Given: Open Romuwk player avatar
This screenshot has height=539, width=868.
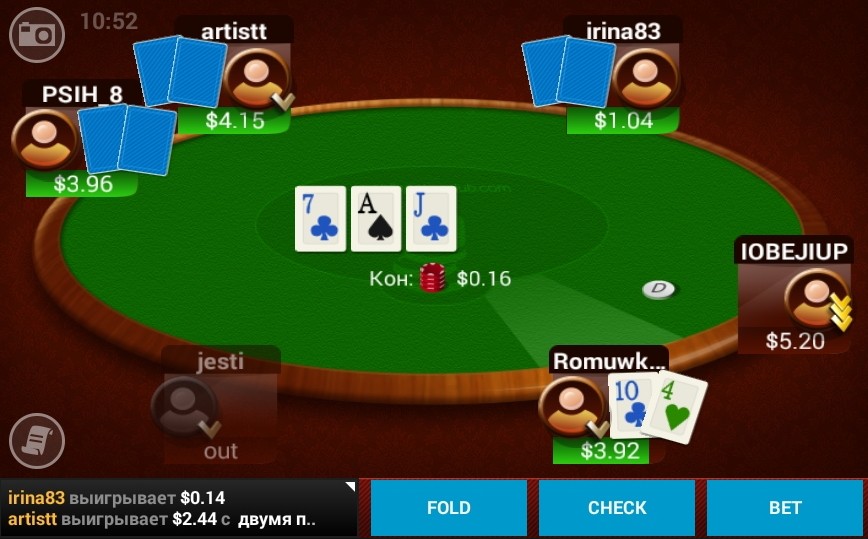Looking at the screenshot, I should click(571, 406).
